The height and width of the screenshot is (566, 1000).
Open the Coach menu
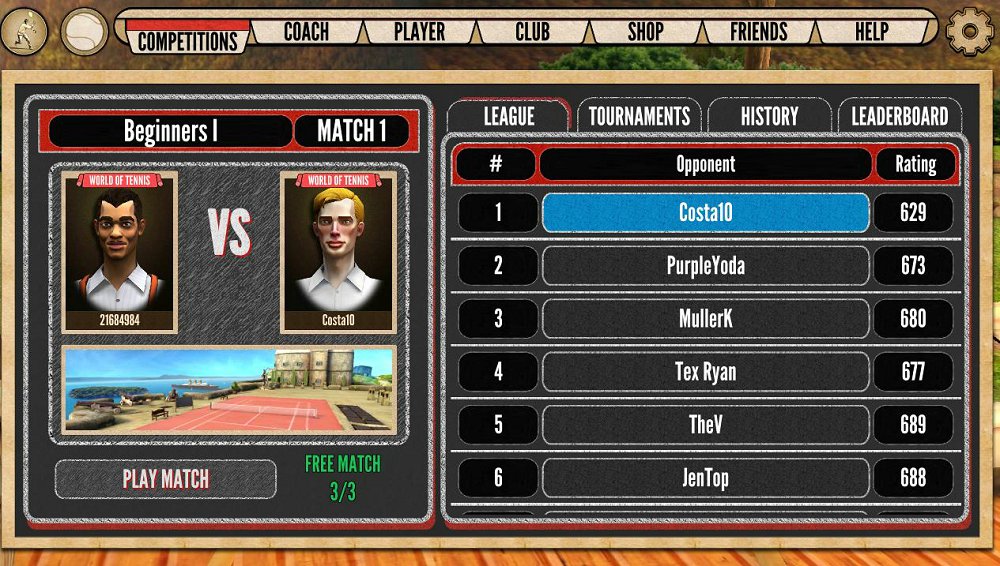[x=306, y=31]
